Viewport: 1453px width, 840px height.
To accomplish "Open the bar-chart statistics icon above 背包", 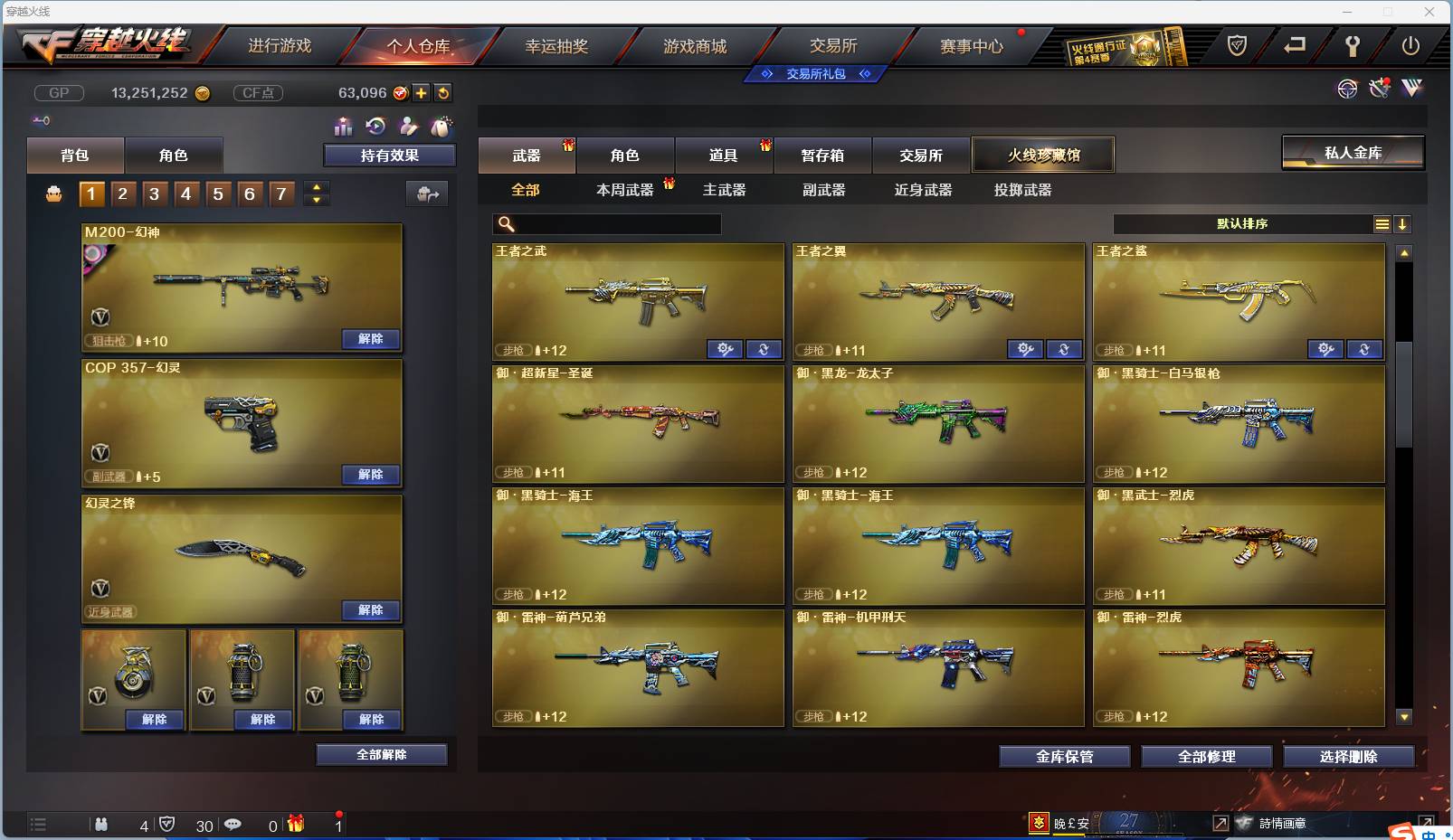I will tap(344, 127).
